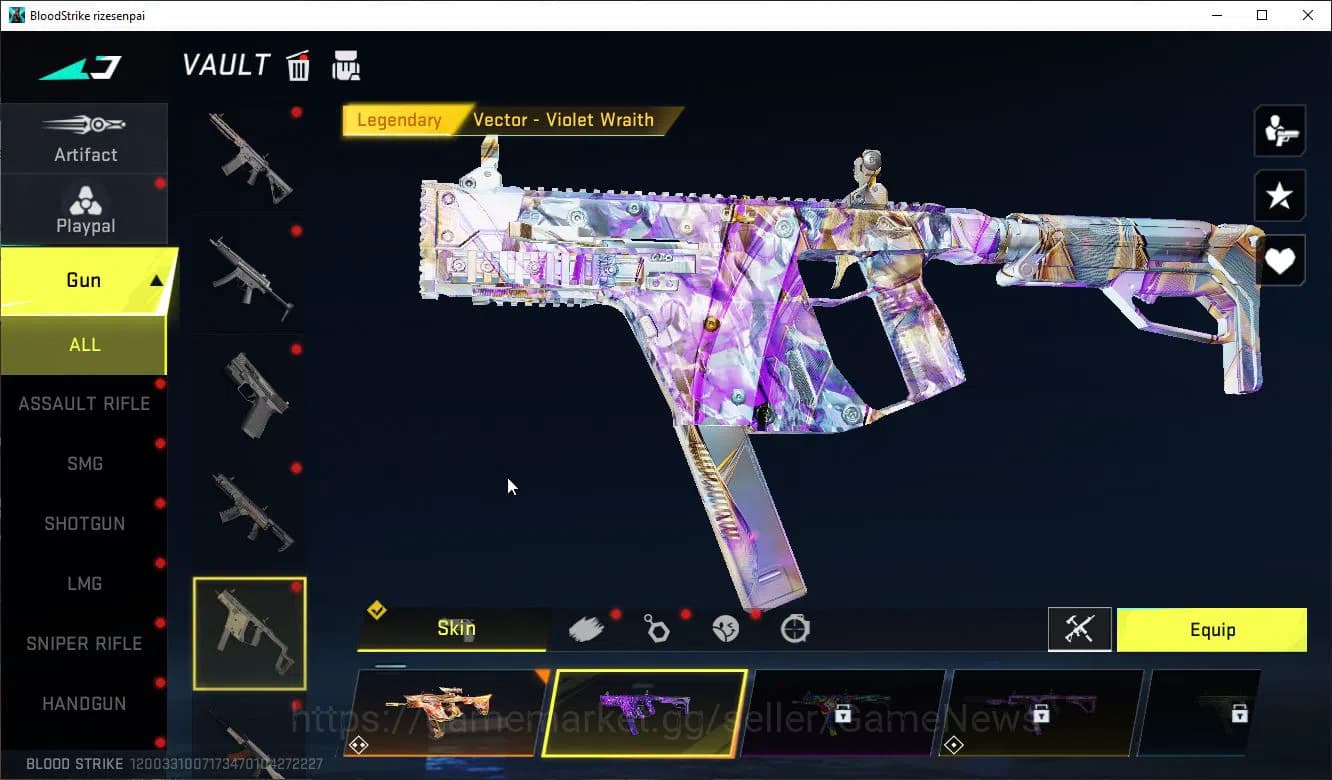Switch to the Skin tab
Image resolution: width=1332 pixels, height=780 pixels.
pyautogui.click(x=455, y=629)
